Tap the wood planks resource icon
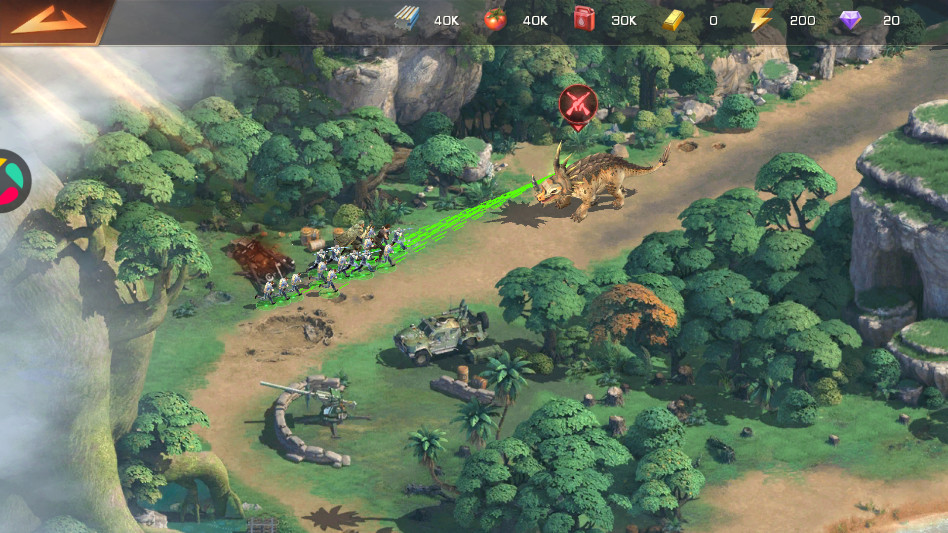 coord(407,20)
